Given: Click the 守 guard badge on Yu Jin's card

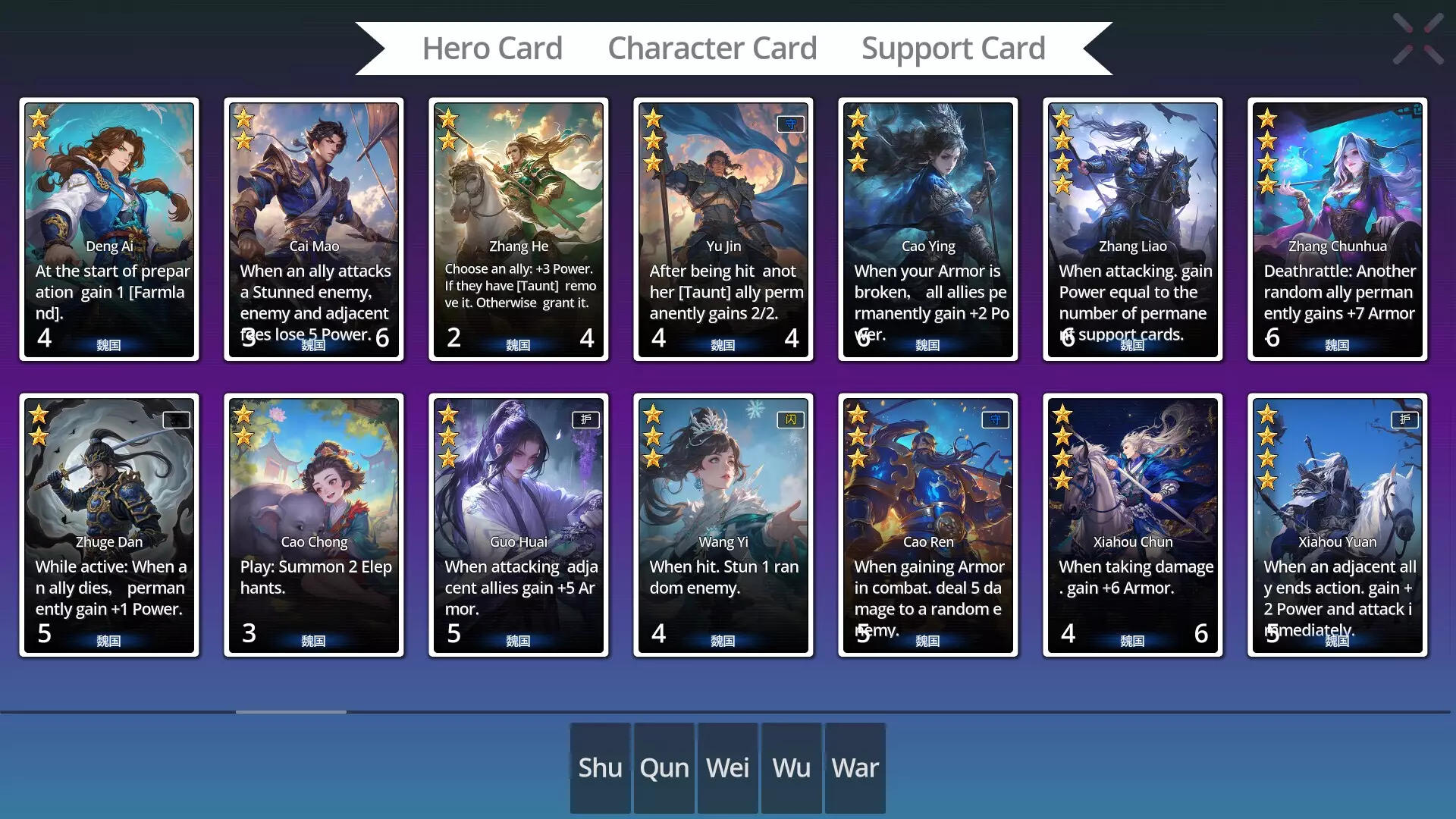Looking at the screenshot, I should pyautogui.click(x=789, y=124).
